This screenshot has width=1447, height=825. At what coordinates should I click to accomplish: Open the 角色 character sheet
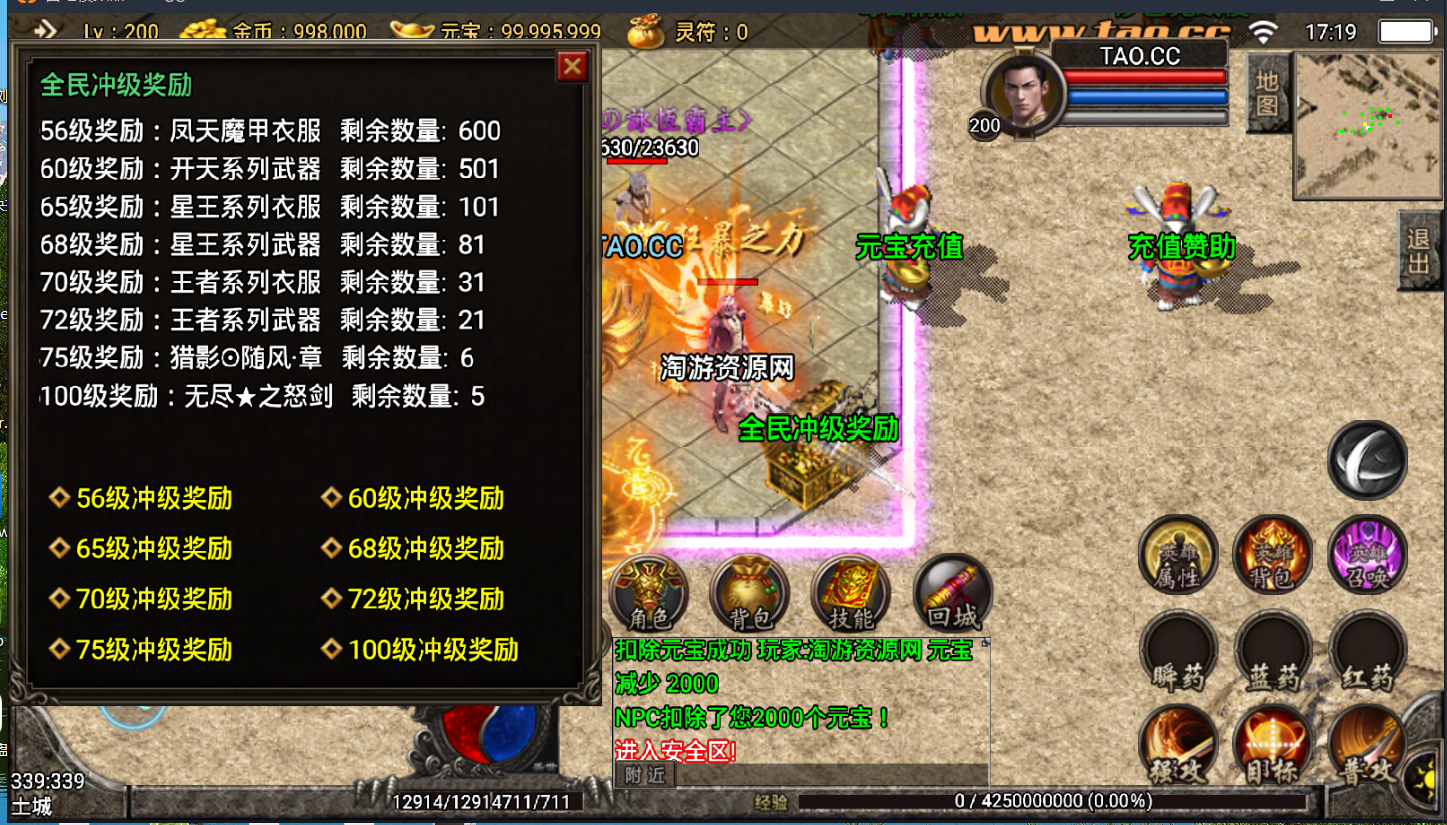pyautogui.click(x=648, y=593)
